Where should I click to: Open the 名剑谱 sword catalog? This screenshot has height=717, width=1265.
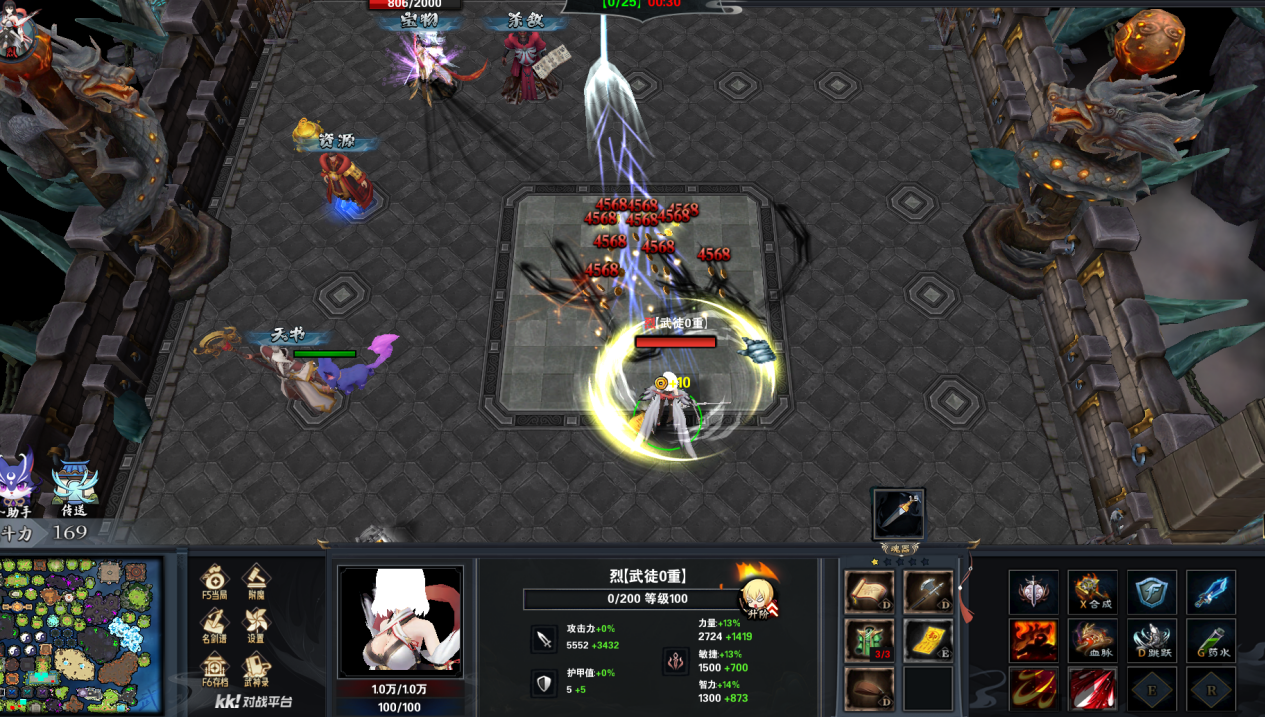click(215, 624)
